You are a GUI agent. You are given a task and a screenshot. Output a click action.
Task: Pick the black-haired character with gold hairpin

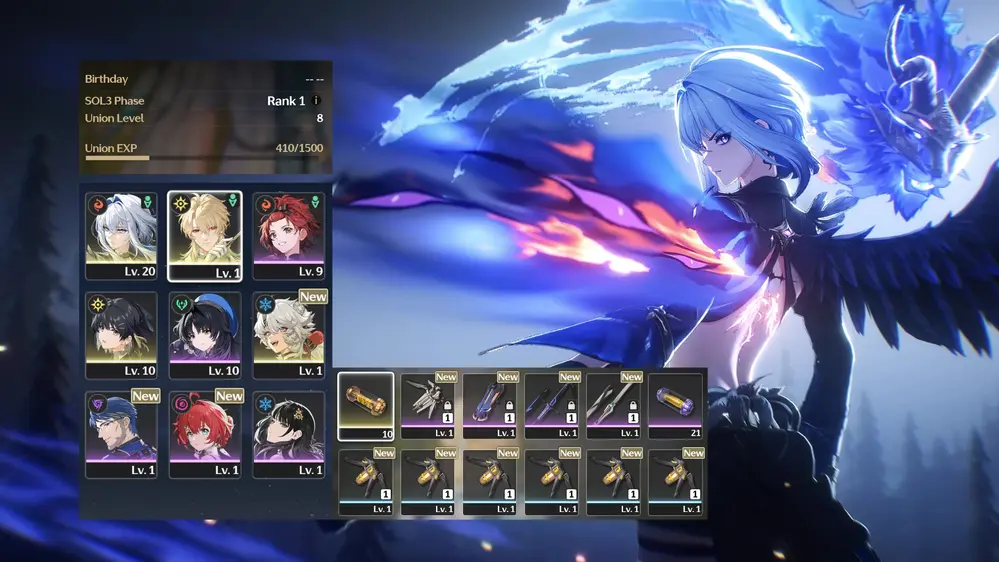coord(288,433)
